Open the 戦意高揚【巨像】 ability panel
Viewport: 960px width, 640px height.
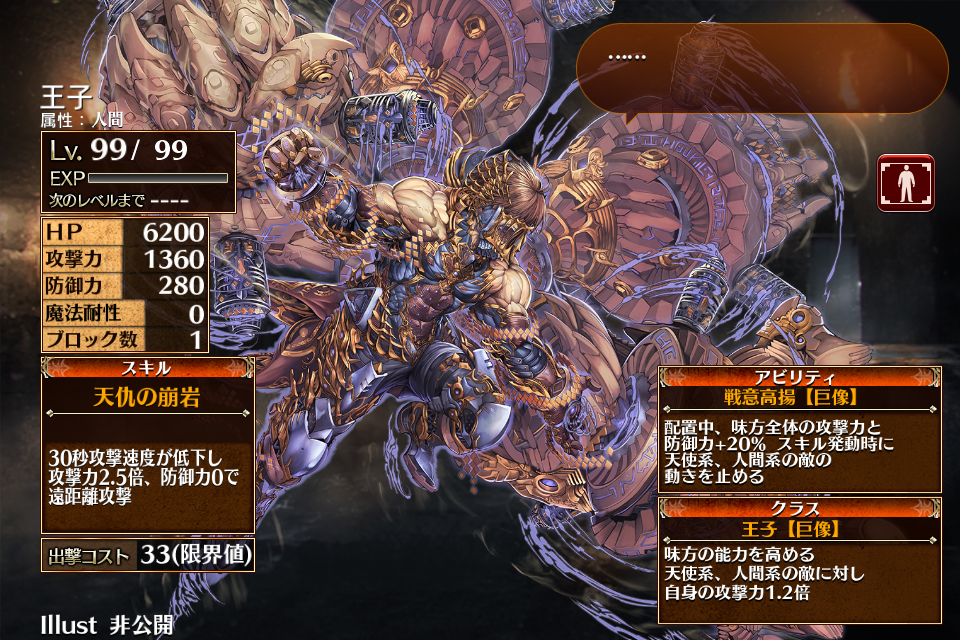click(799, 428)
